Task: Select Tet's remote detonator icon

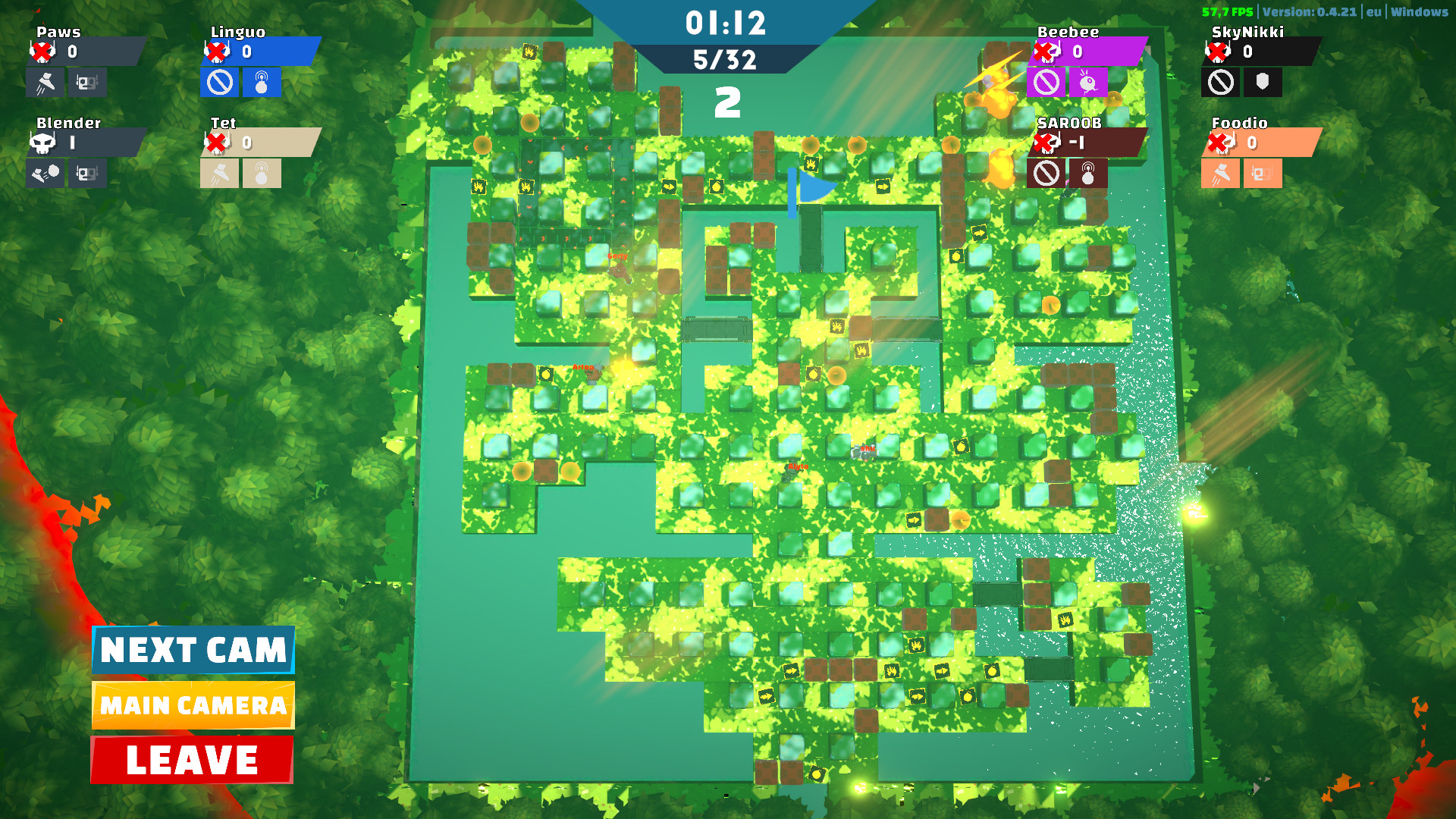Action: (x=262, y=174)
